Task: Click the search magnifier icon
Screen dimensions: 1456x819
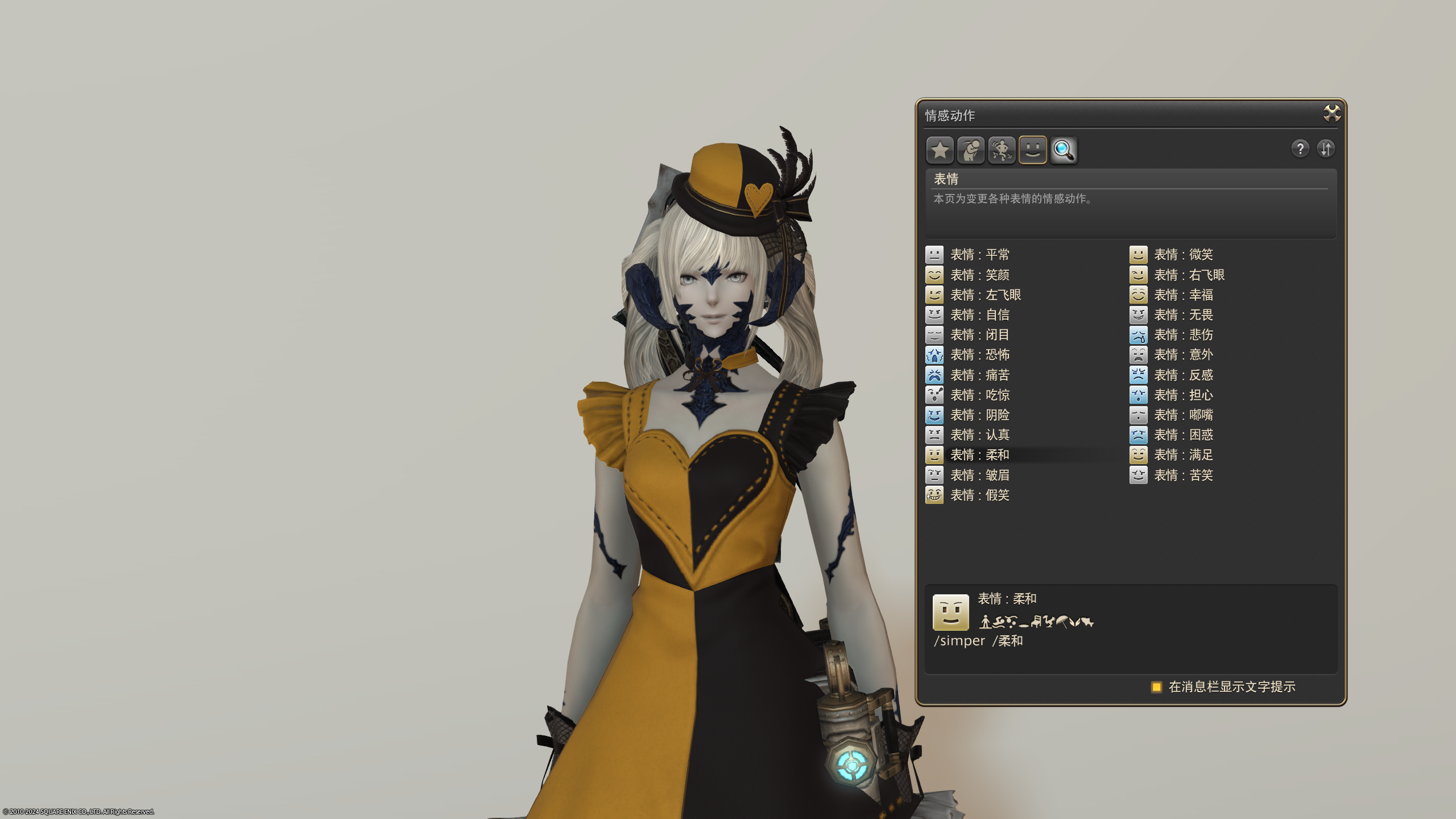Action: coord(1064,150)
